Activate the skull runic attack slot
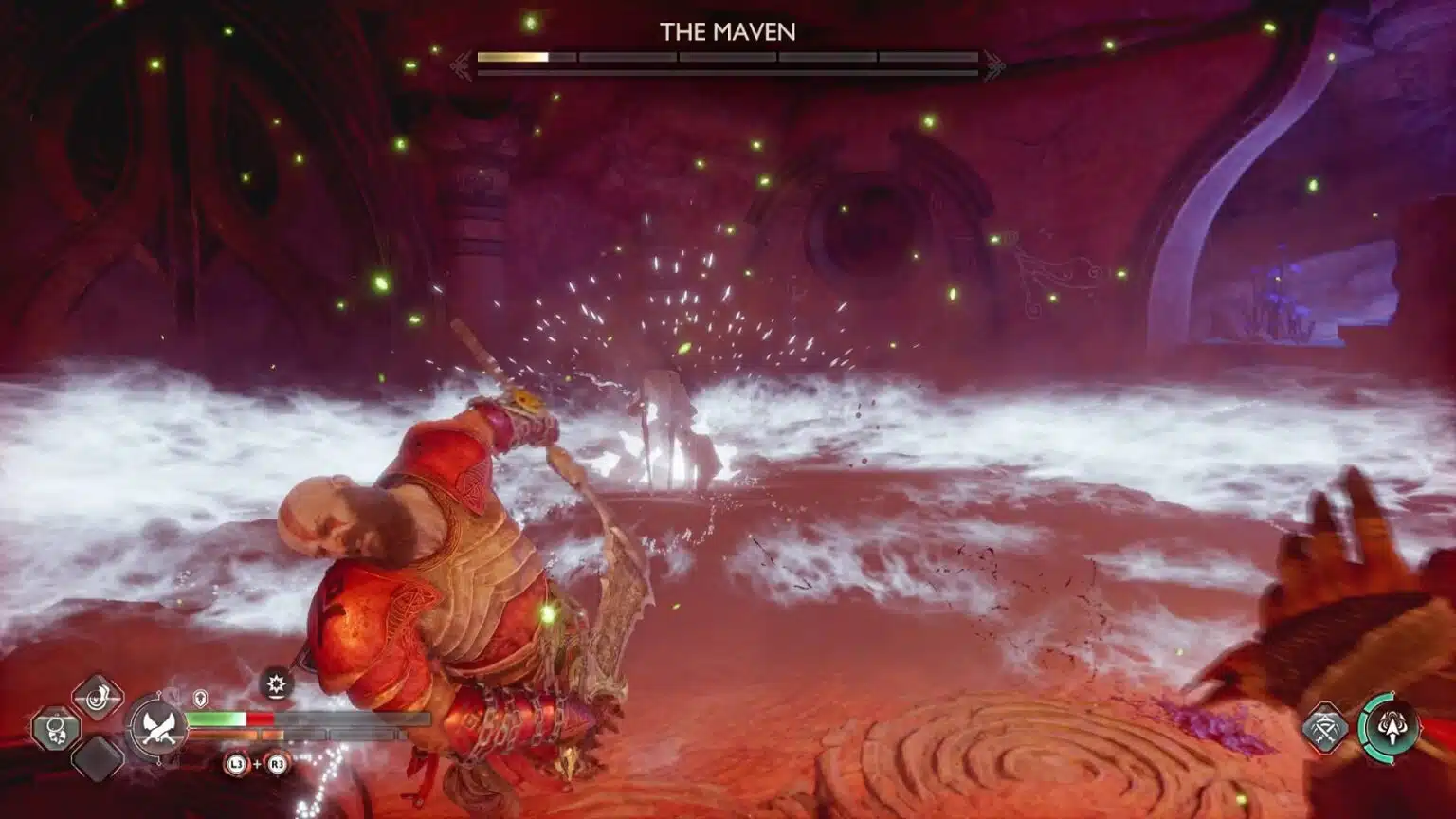 pyautogui.click(x=56, y=731)
